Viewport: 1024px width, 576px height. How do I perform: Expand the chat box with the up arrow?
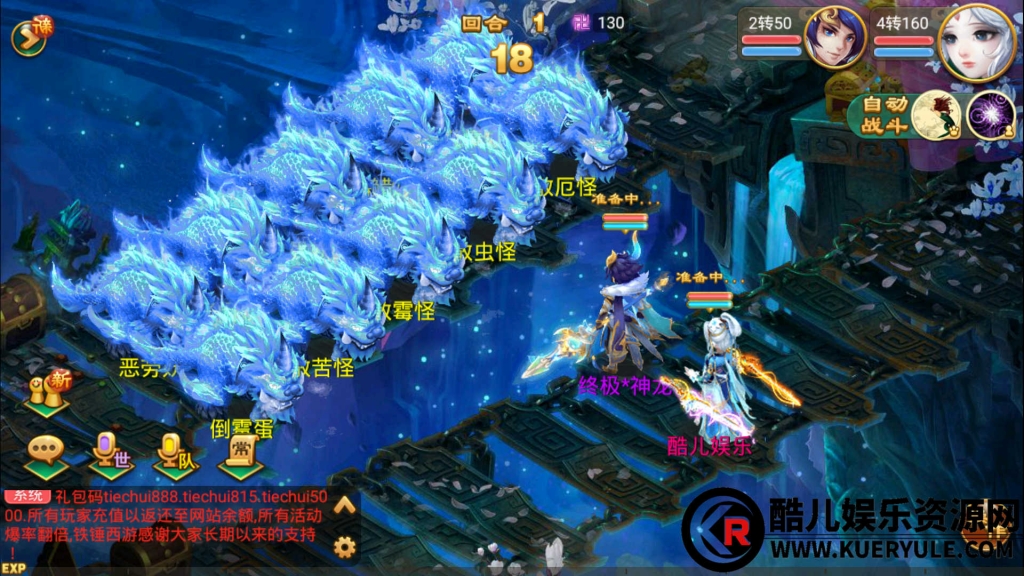tap(345, 506)
